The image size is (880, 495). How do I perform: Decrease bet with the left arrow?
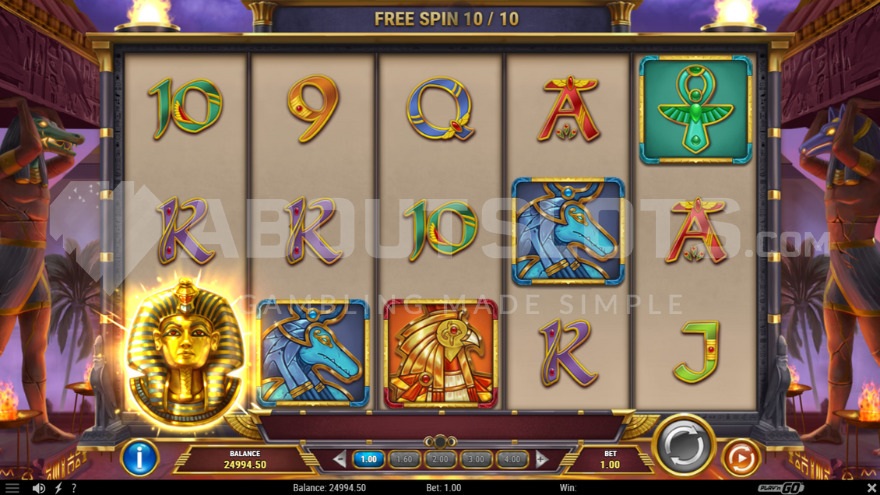pyautogui.click(x=339, y=459)
